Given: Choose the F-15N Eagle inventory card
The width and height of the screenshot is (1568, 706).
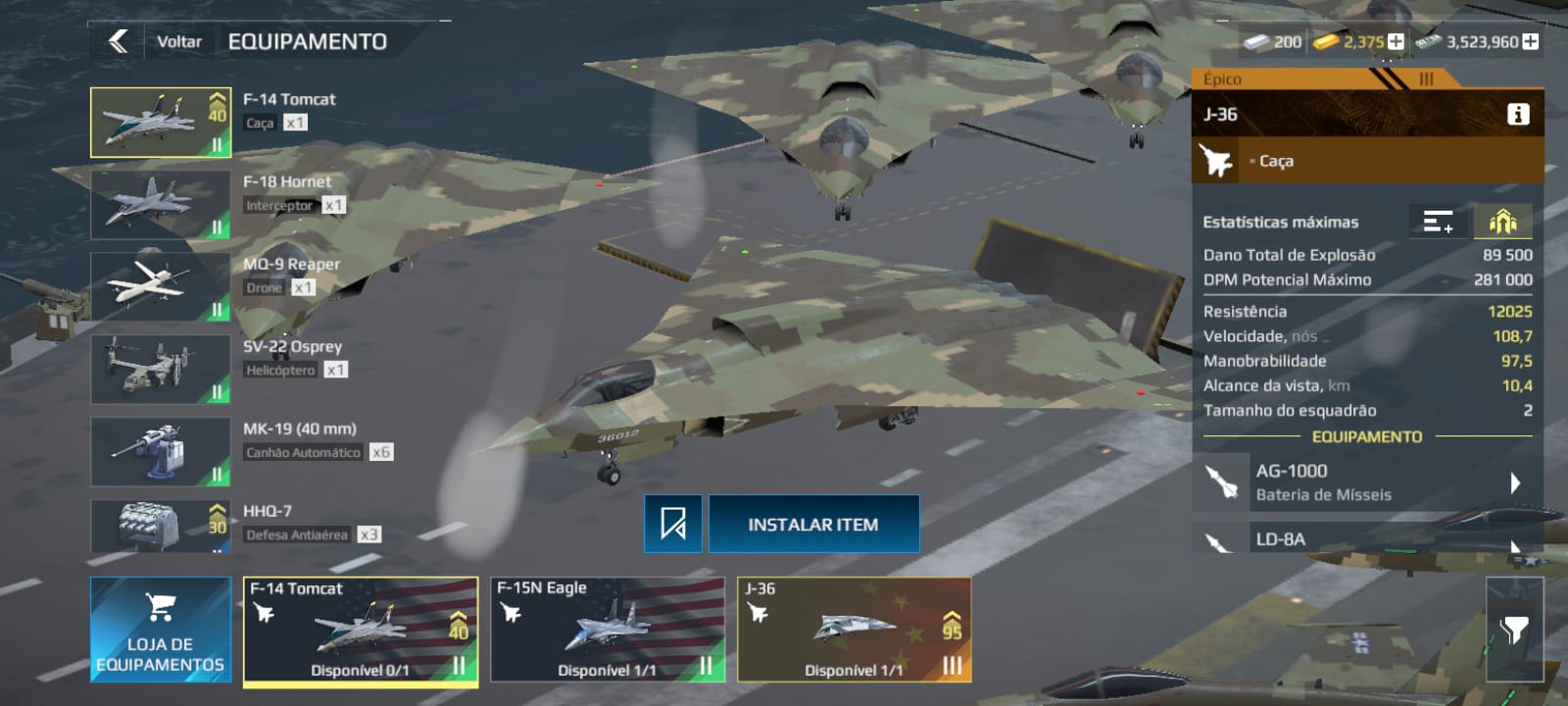Looking at the screenshot, I should (x=608, y=629).
